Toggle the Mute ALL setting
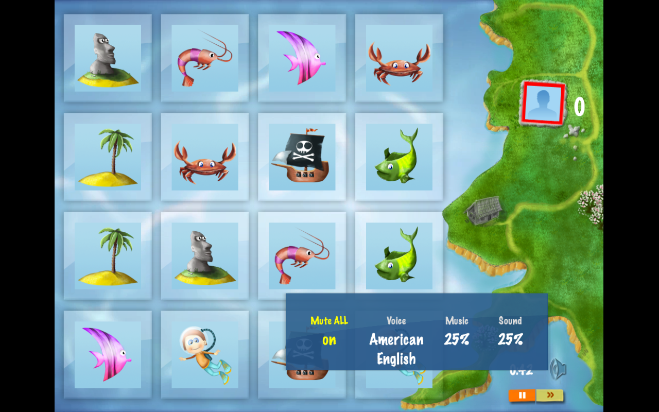The image size is (659, 412). [x=329, y=340]
